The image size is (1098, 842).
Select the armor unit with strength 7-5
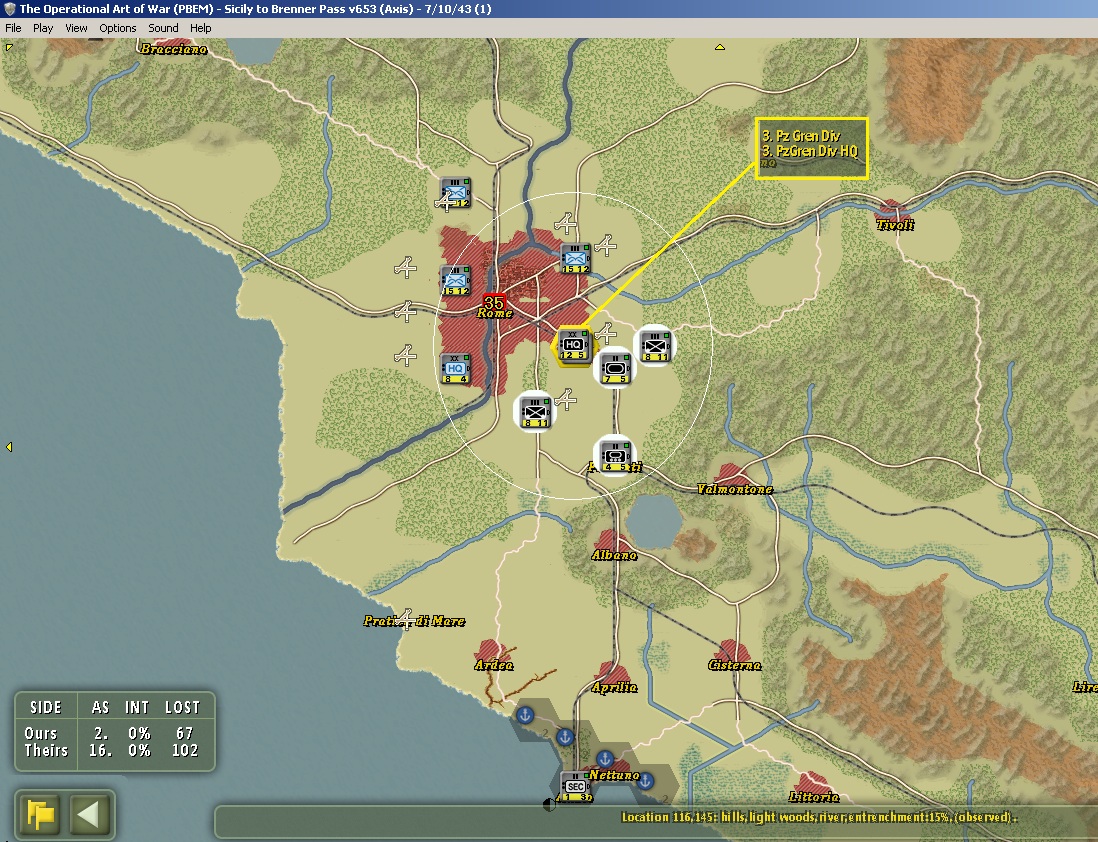point(615,369)
